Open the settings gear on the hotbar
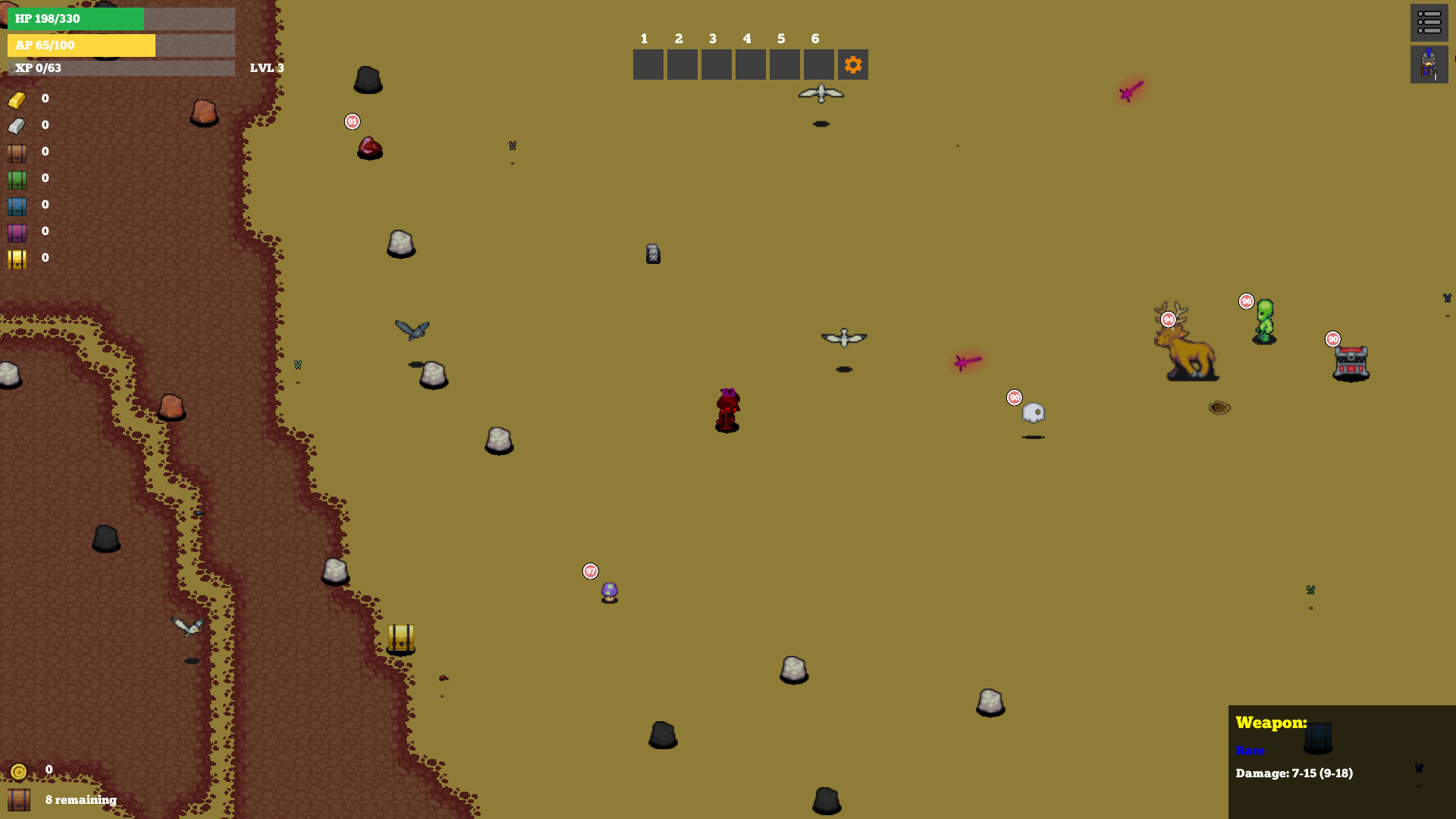 tap(852, 64)
